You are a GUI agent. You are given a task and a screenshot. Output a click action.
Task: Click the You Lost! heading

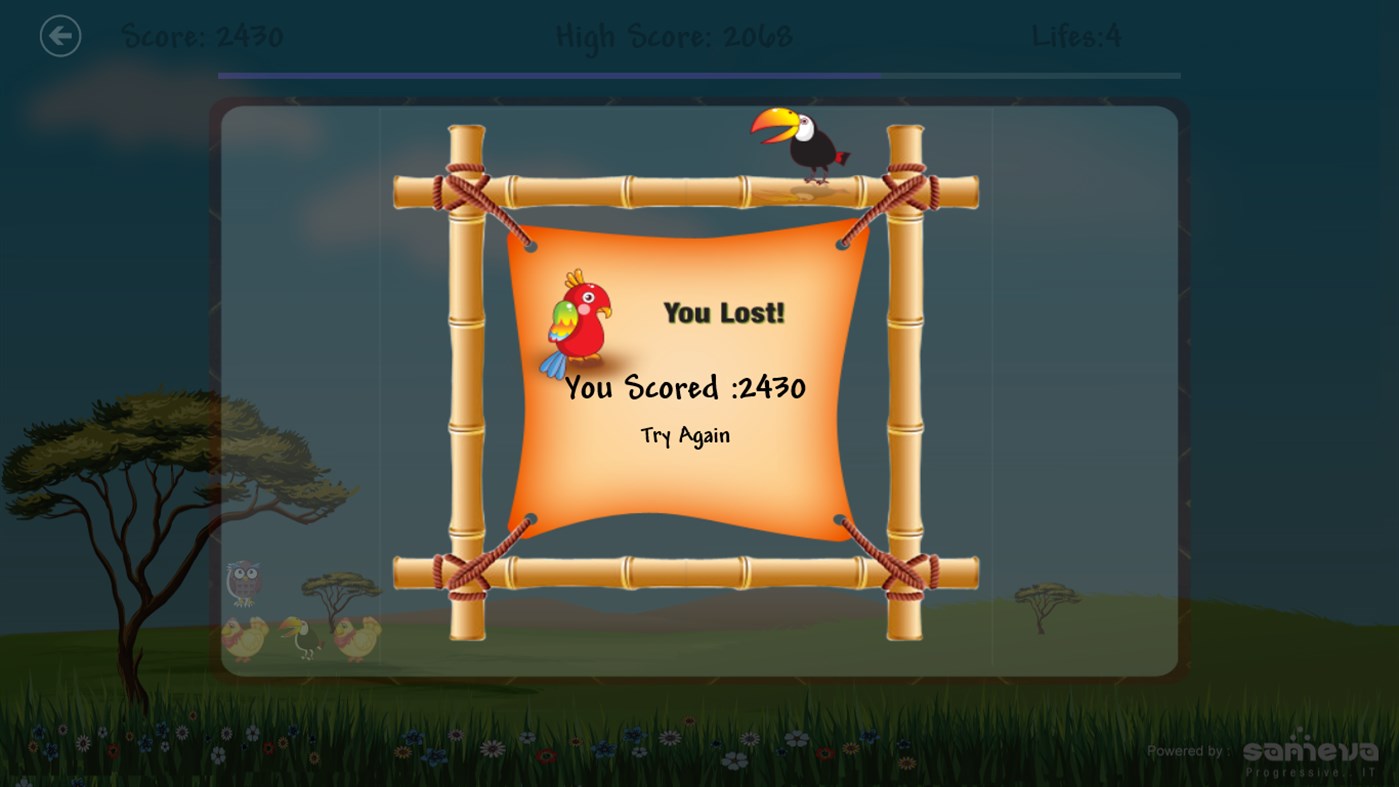point(723,312)
